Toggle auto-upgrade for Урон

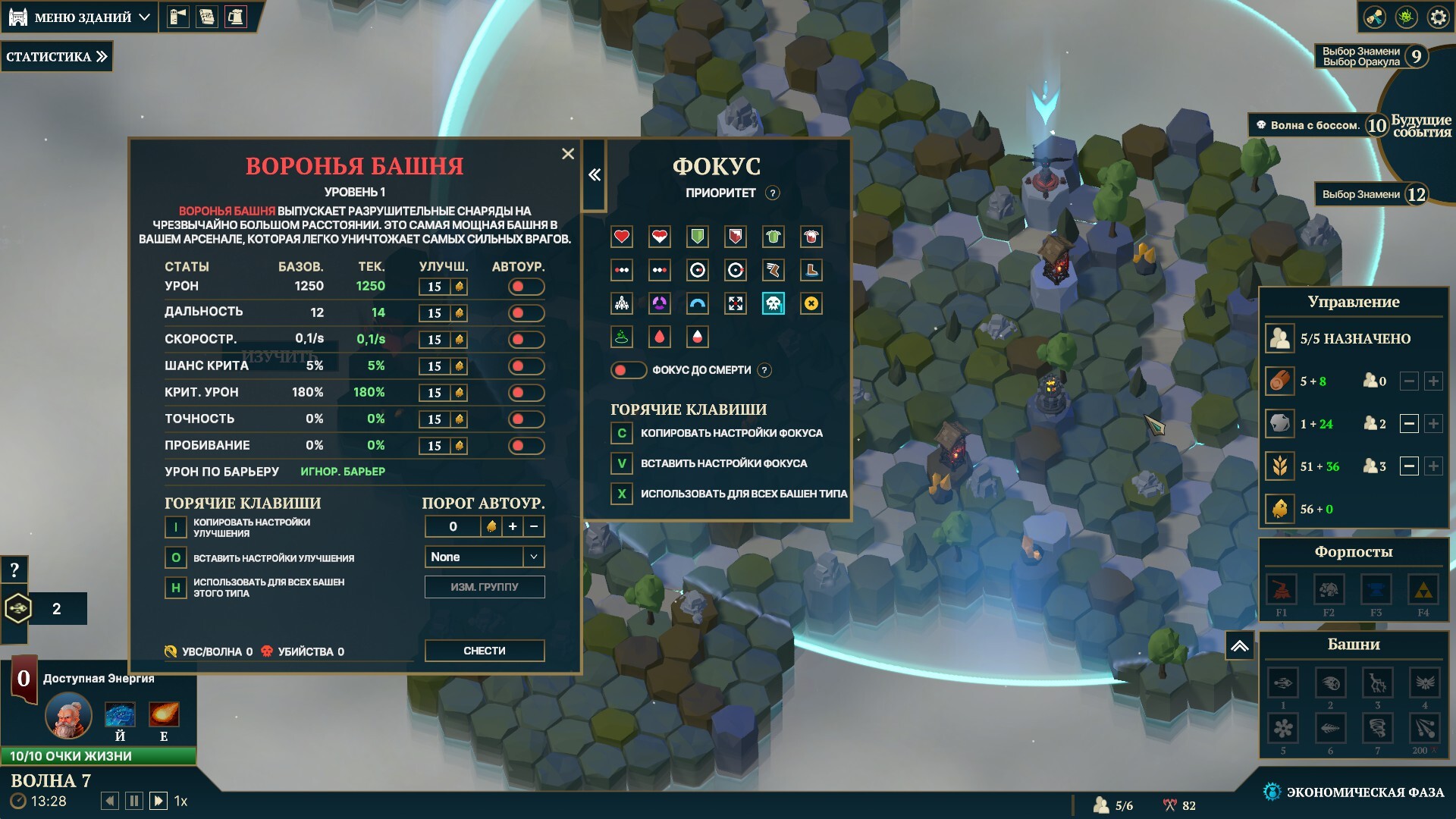click(526, 287)
